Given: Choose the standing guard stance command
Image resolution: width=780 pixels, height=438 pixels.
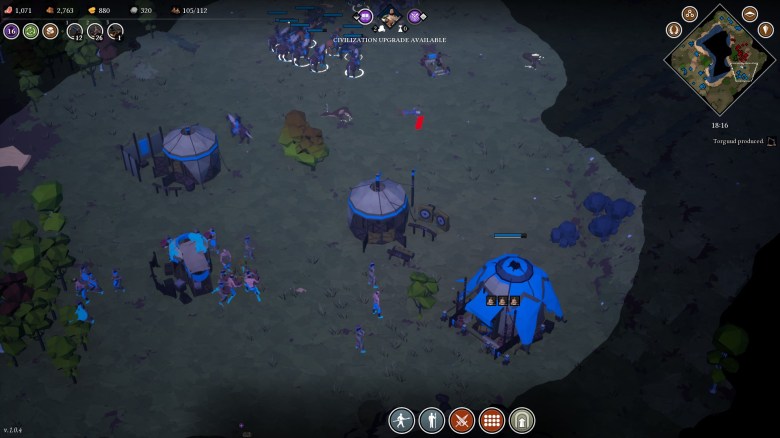Looking at the screenshot, I should [x=431, y=420].
